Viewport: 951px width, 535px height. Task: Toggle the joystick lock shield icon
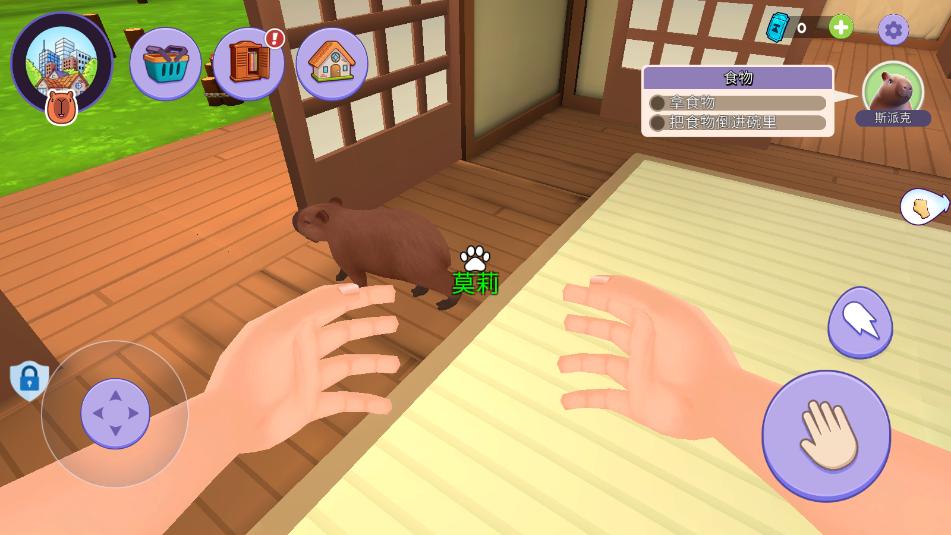point(28,380)
